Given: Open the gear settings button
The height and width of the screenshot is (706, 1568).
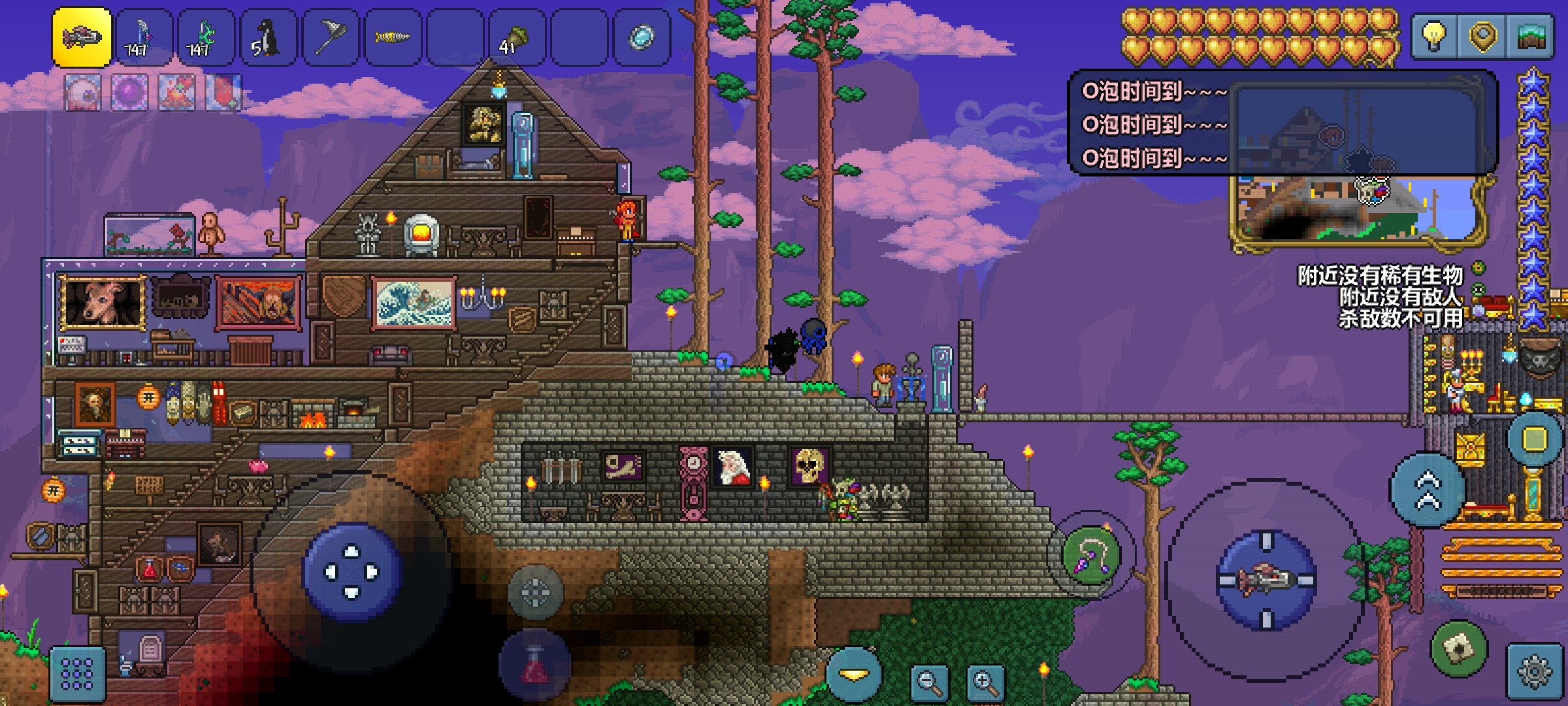Looking at the screenshot, I should pyautogui.click(x=1535, y=673).
